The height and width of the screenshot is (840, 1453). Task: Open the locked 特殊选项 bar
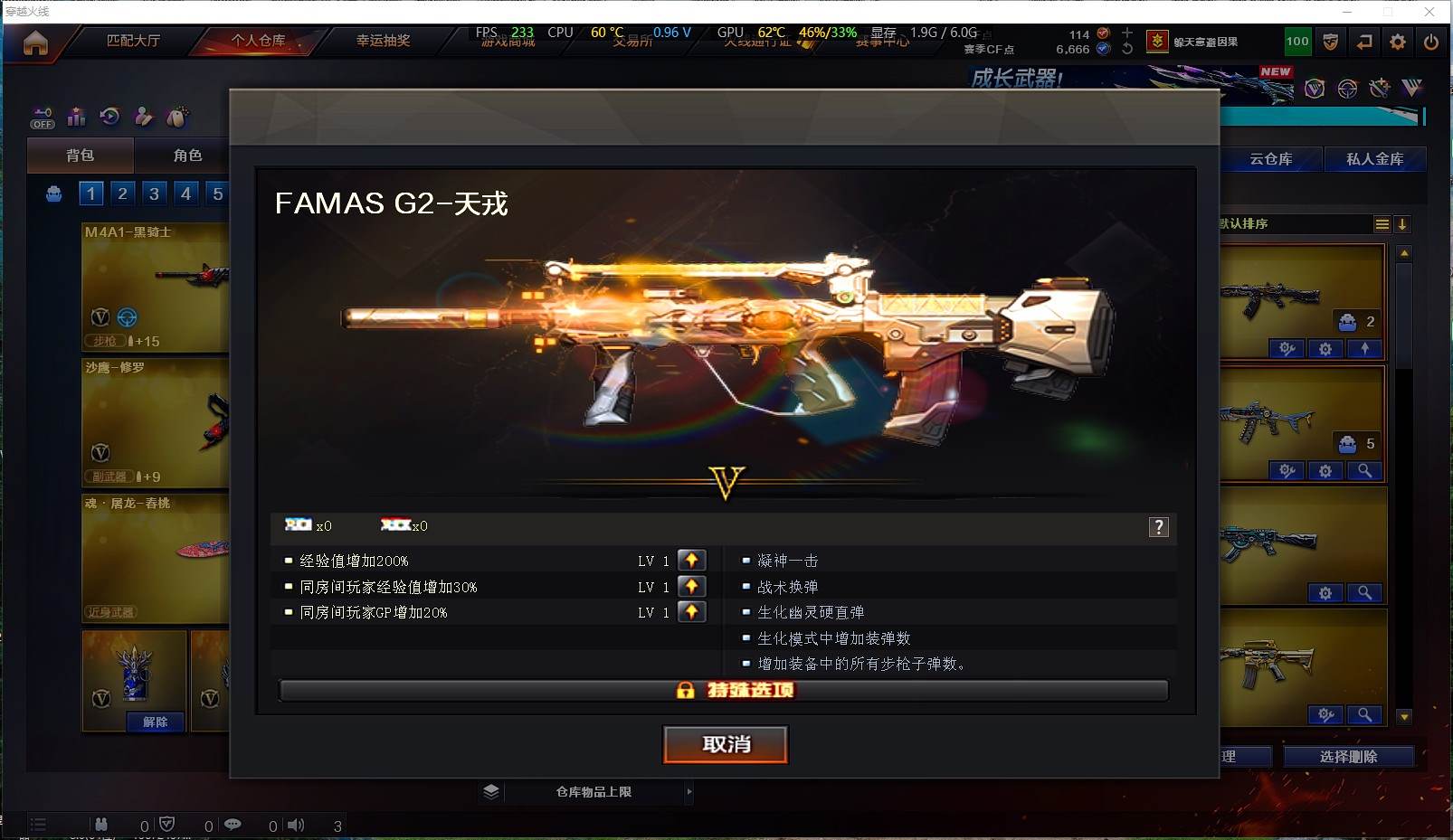[724, 691]
